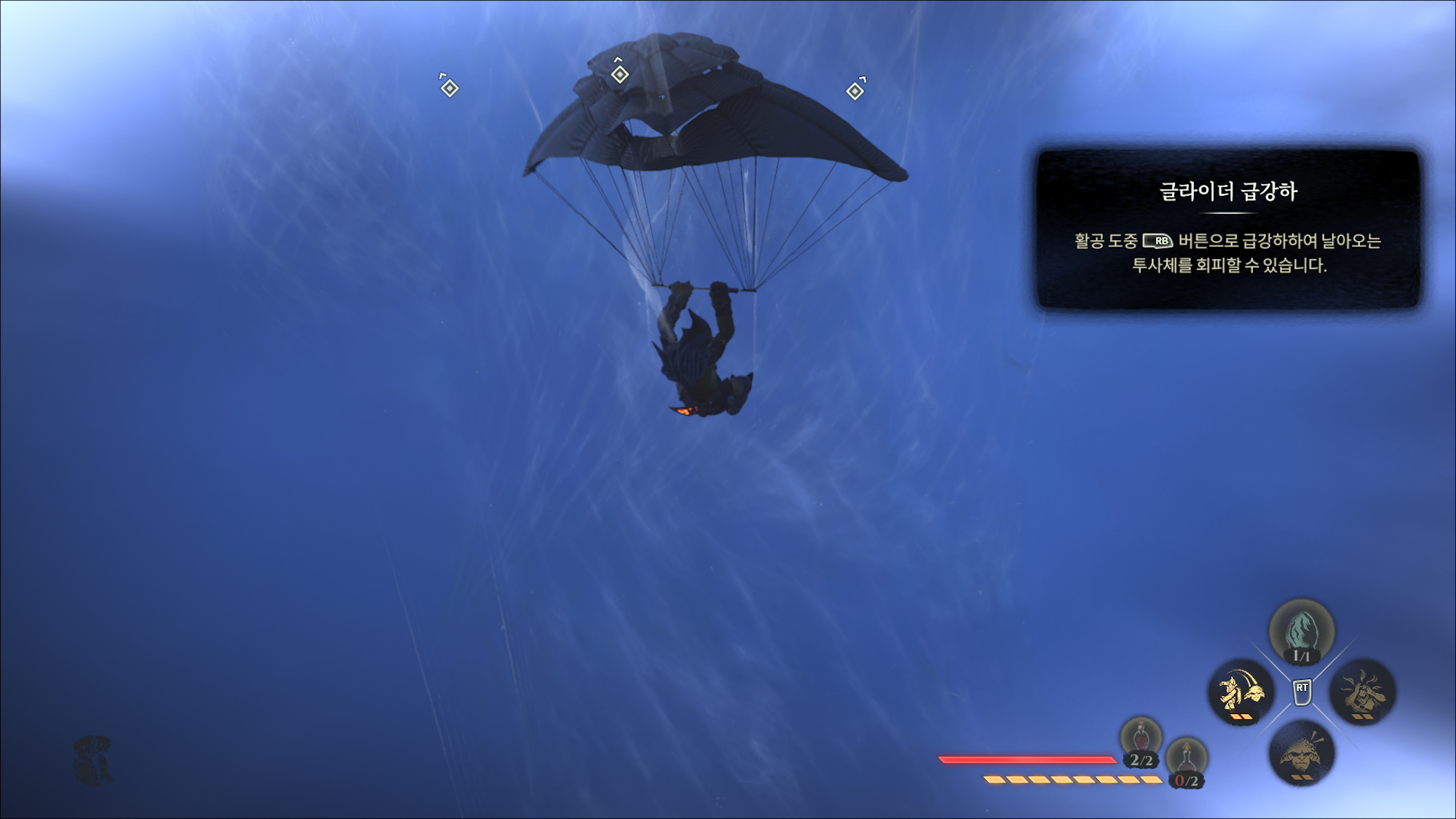Image resolution: width=1456 pixels, height=819 pixels.
Task: Use the goblin clutching head ability
Action: tap(1362, 692)
